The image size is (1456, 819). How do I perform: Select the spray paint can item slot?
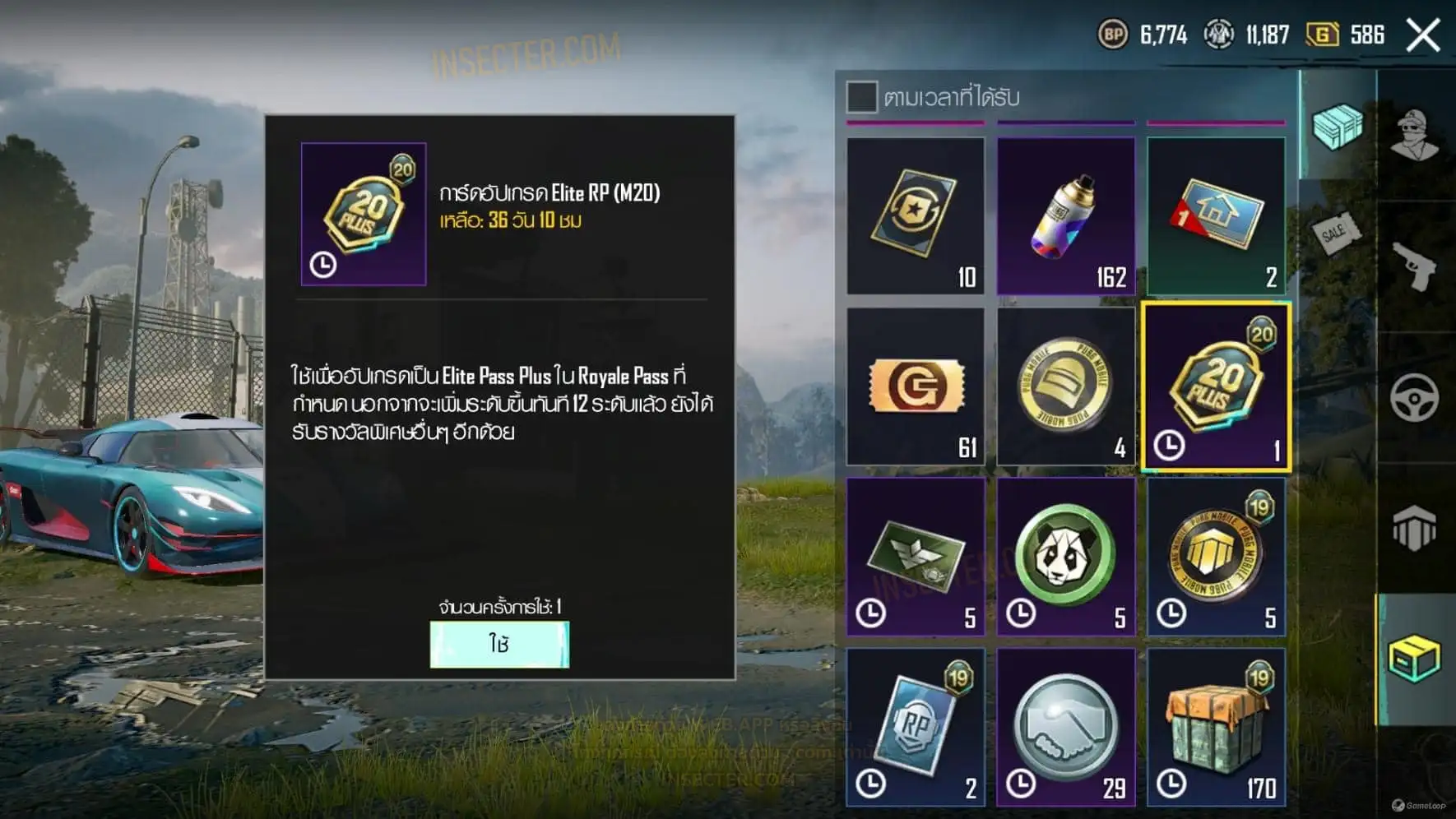pos(1065,215)
